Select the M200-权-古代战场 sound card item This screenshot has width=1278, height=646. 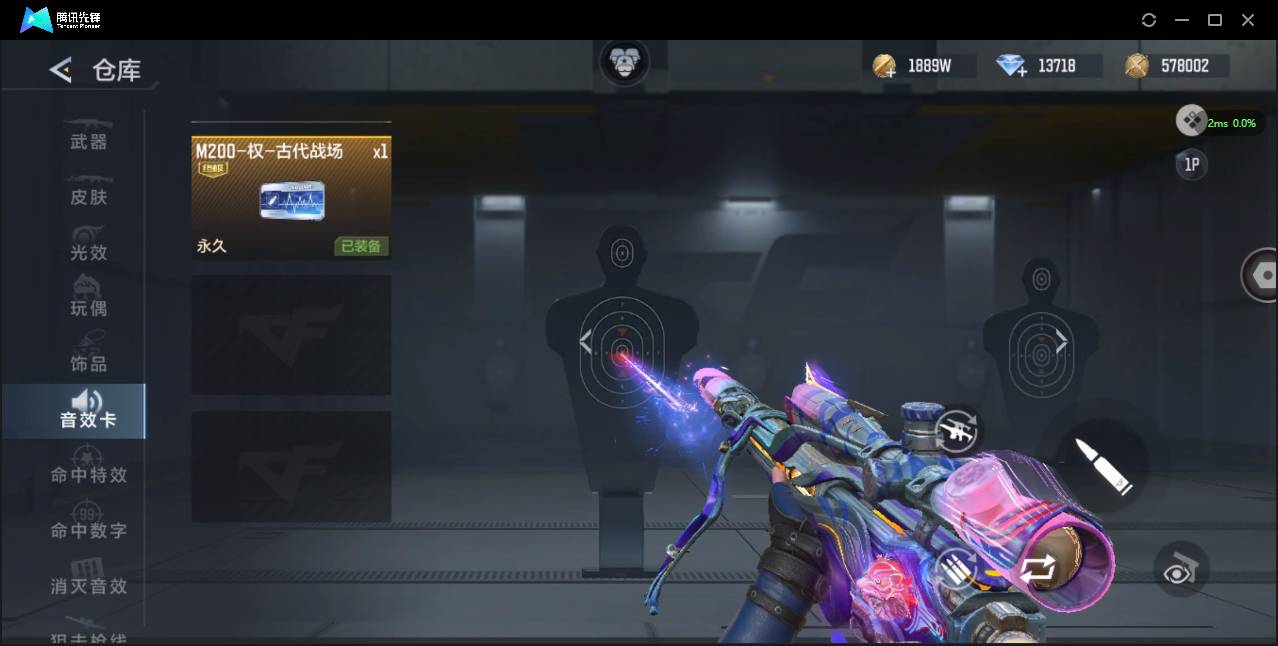point(291,198)
